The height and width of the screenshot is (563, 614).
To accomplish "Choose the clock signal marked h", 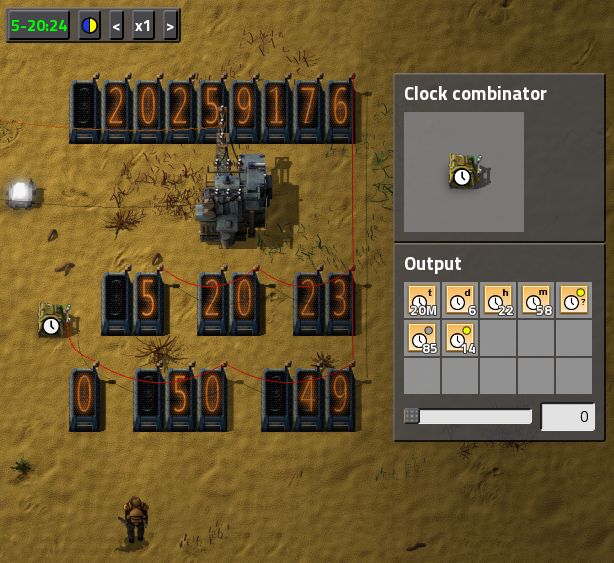I will click(x=498, y=300).
